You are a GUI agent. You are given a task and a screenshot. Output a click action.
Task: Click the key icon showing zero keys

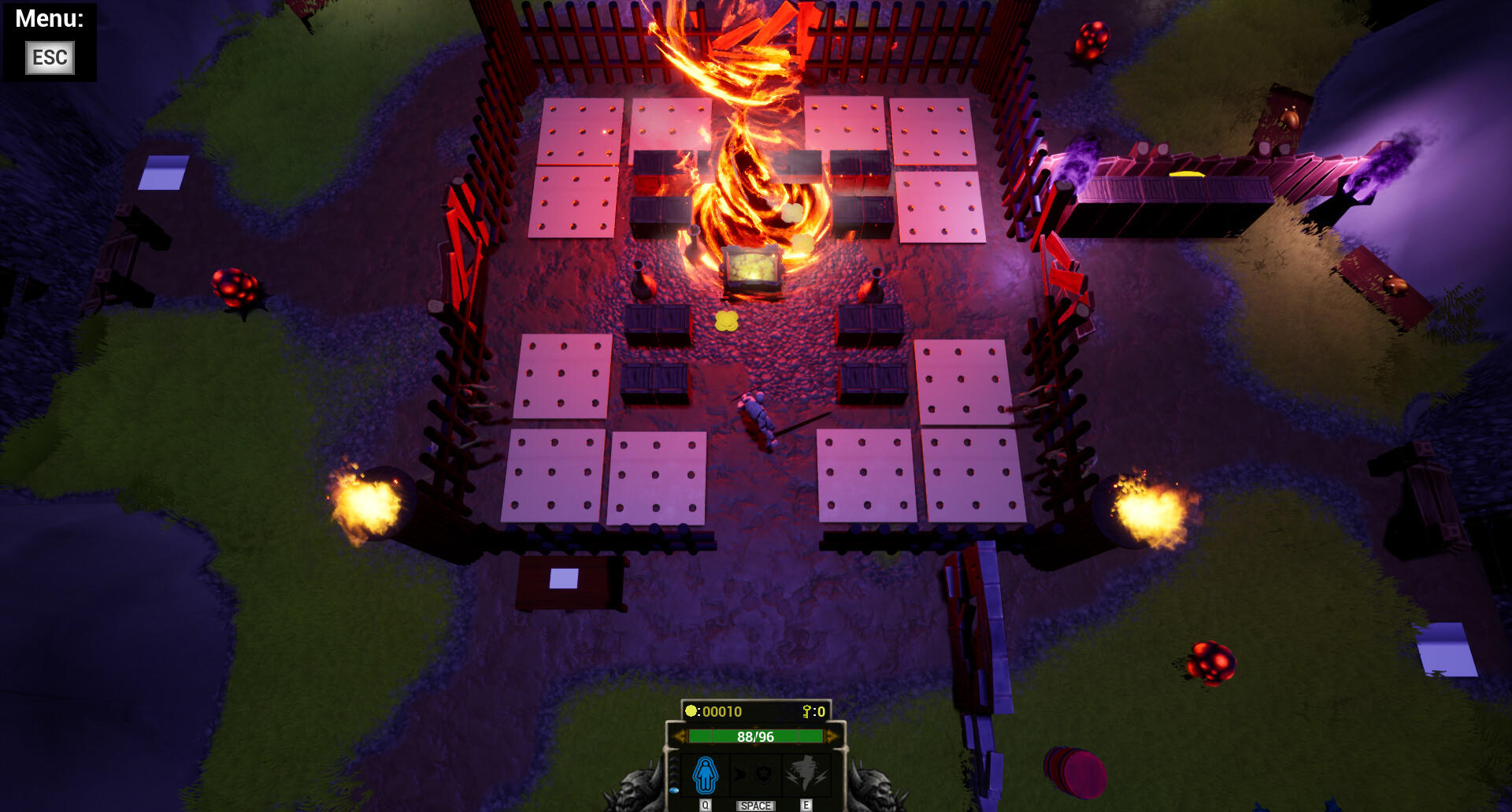tap(806, 712)
